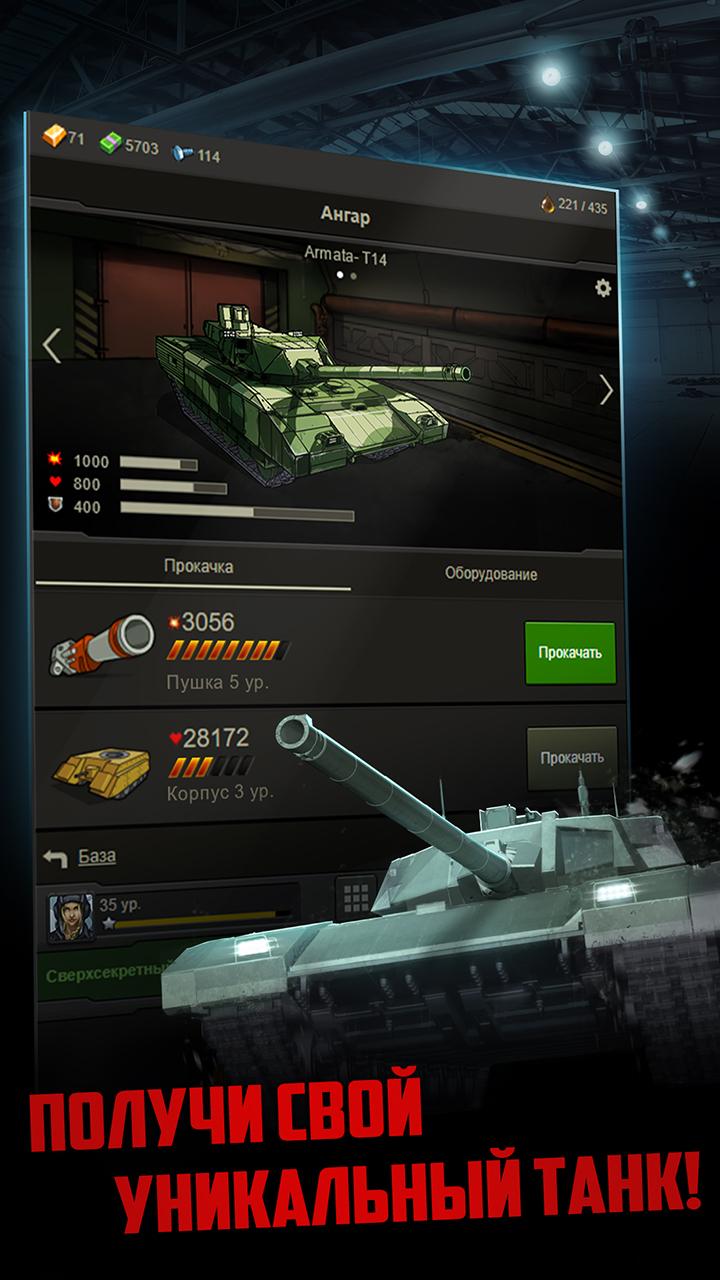The image size is (720, 1280).
Task: Switch to the Оборудование tab
Action: tap(490, 574)
